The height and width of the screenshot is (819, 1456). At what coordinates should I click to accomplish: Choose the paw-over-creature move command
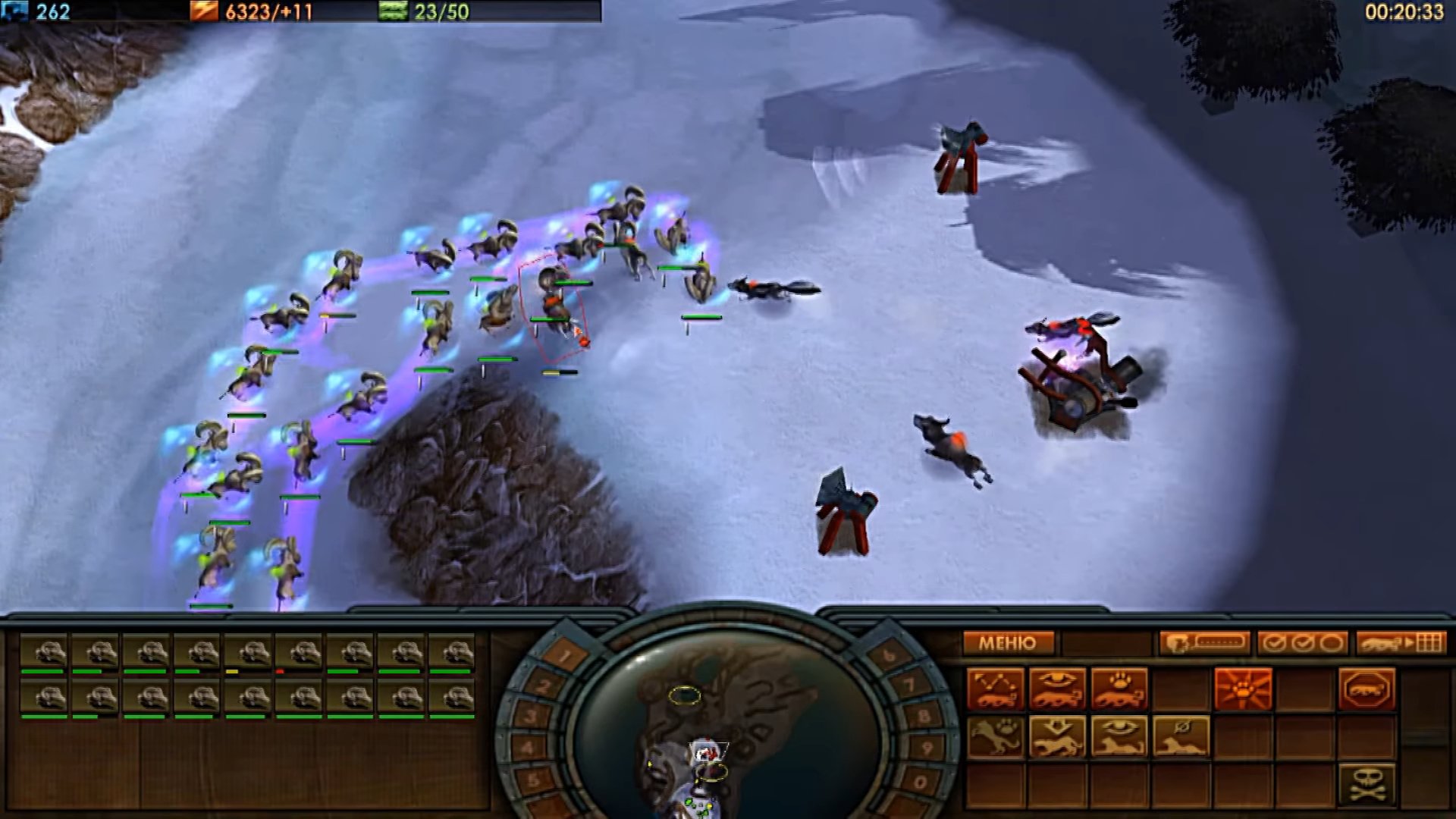(1119, 689)
